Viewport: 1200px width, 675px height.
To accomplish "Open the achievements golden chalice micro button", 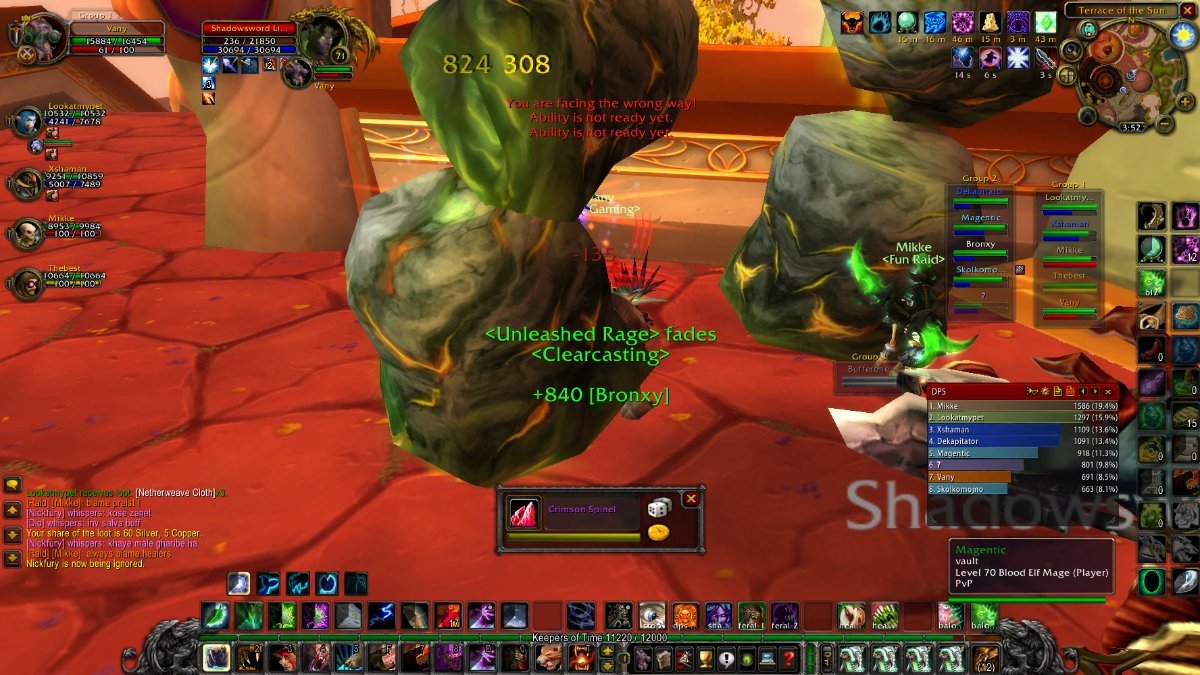I will click(703, 657).
